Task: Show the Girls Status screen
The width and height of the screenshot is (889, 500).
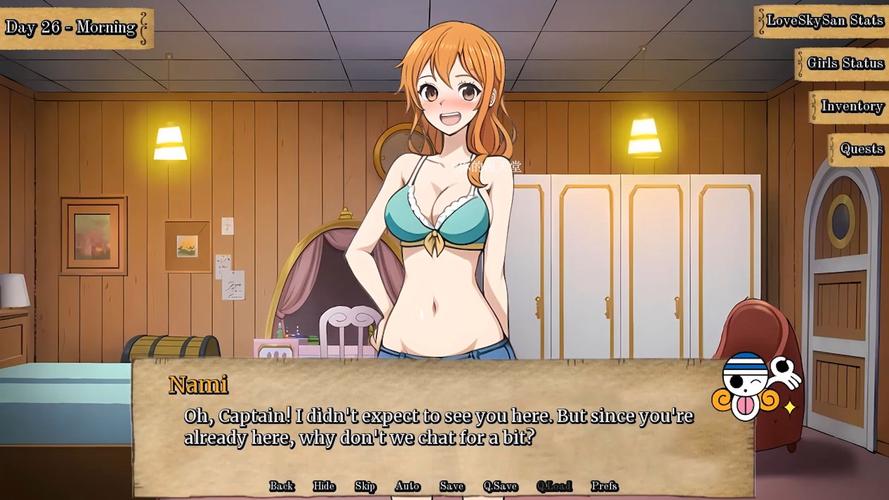Action: (844, 64)
